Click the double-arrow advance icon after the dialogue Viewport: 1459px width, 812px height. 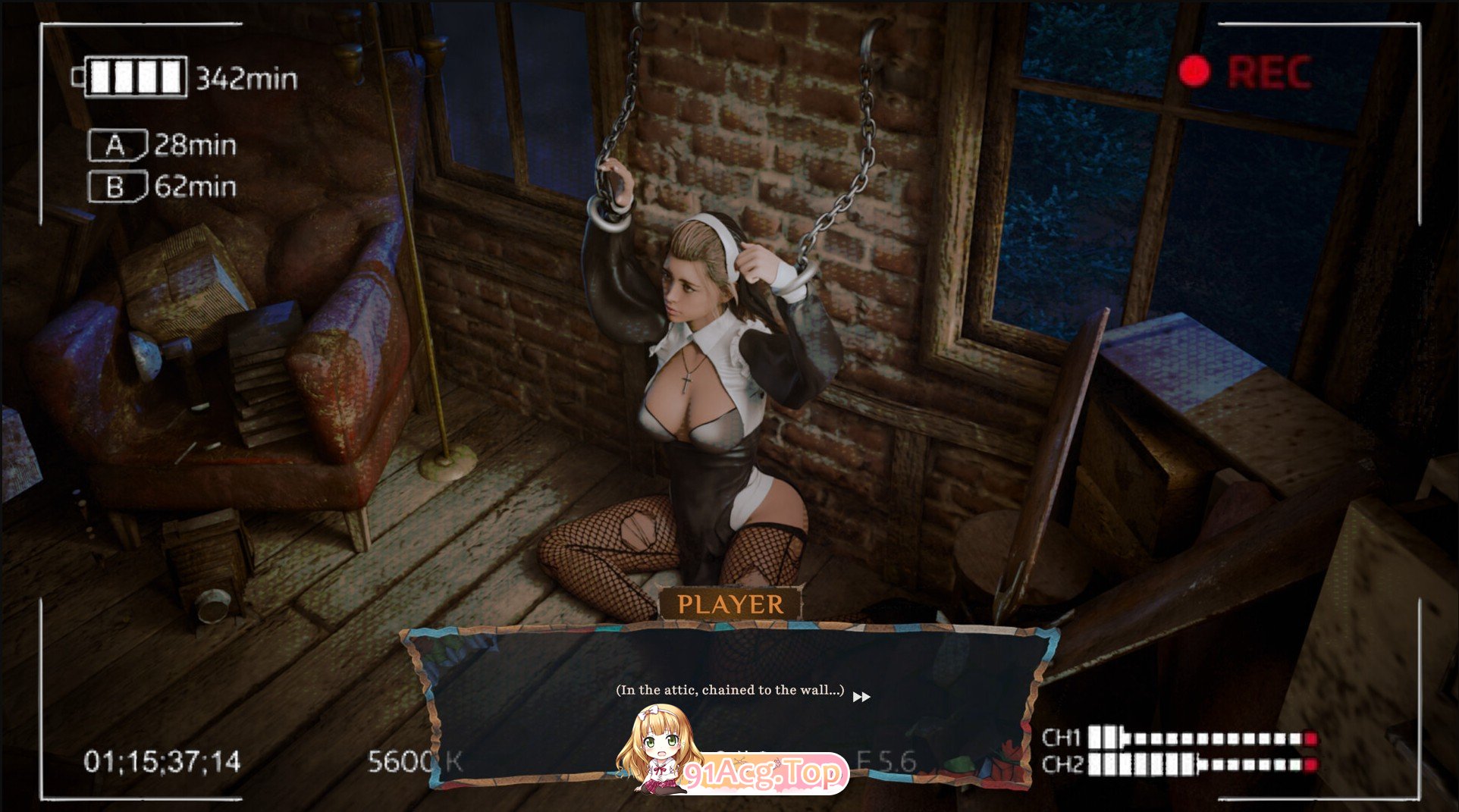click(x=861, y=696)
